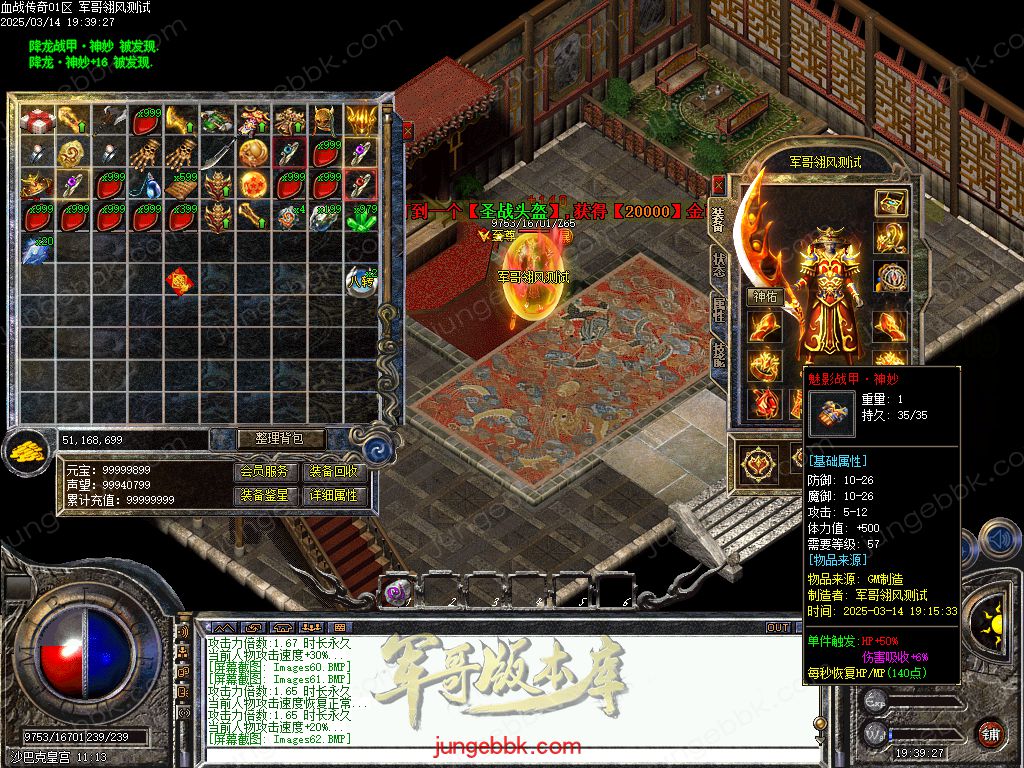This screenshot has width=1024, height=768.
Task: Switch to the 属性 attributes tab
Action: coord(719,310)
